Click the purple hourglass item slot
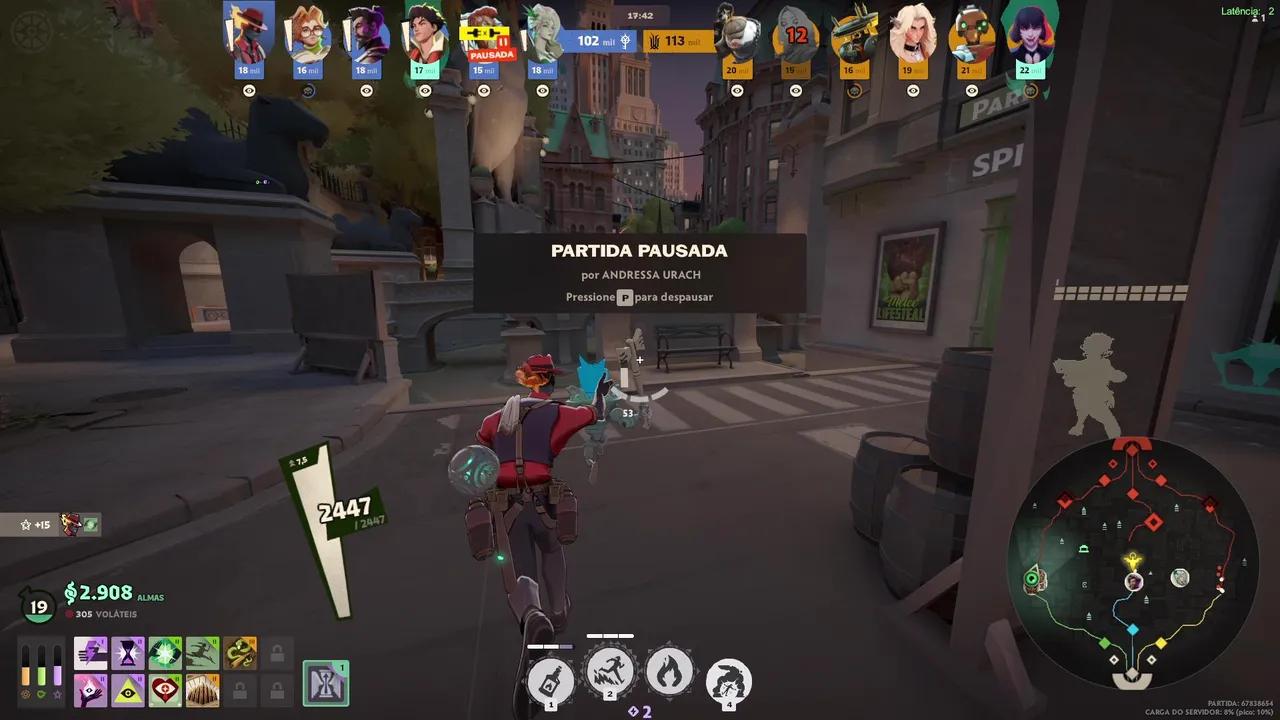 pos(127,653)
